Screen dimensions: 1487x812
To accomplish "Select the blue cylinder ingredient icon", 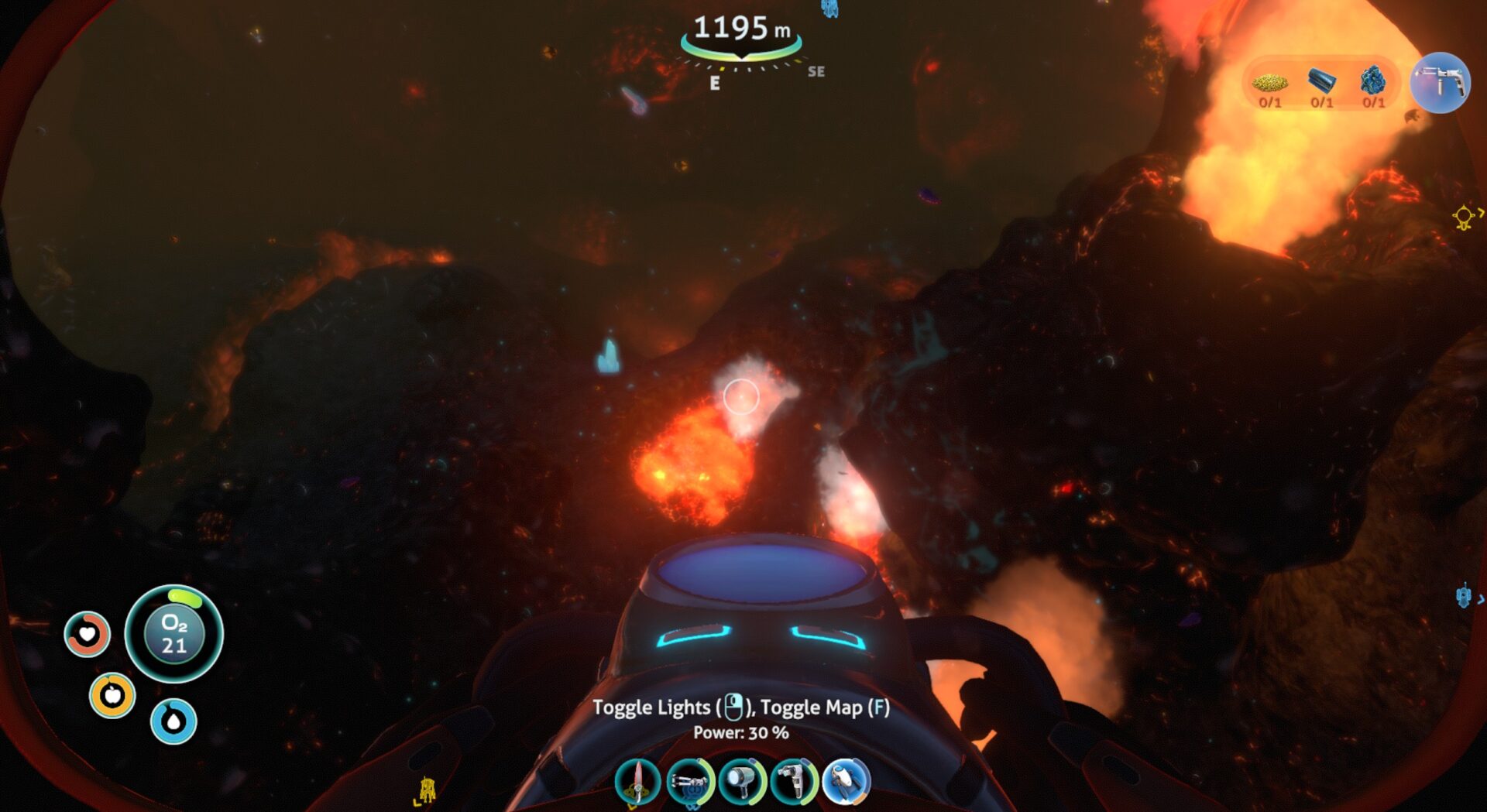I will click(1322, 81).
